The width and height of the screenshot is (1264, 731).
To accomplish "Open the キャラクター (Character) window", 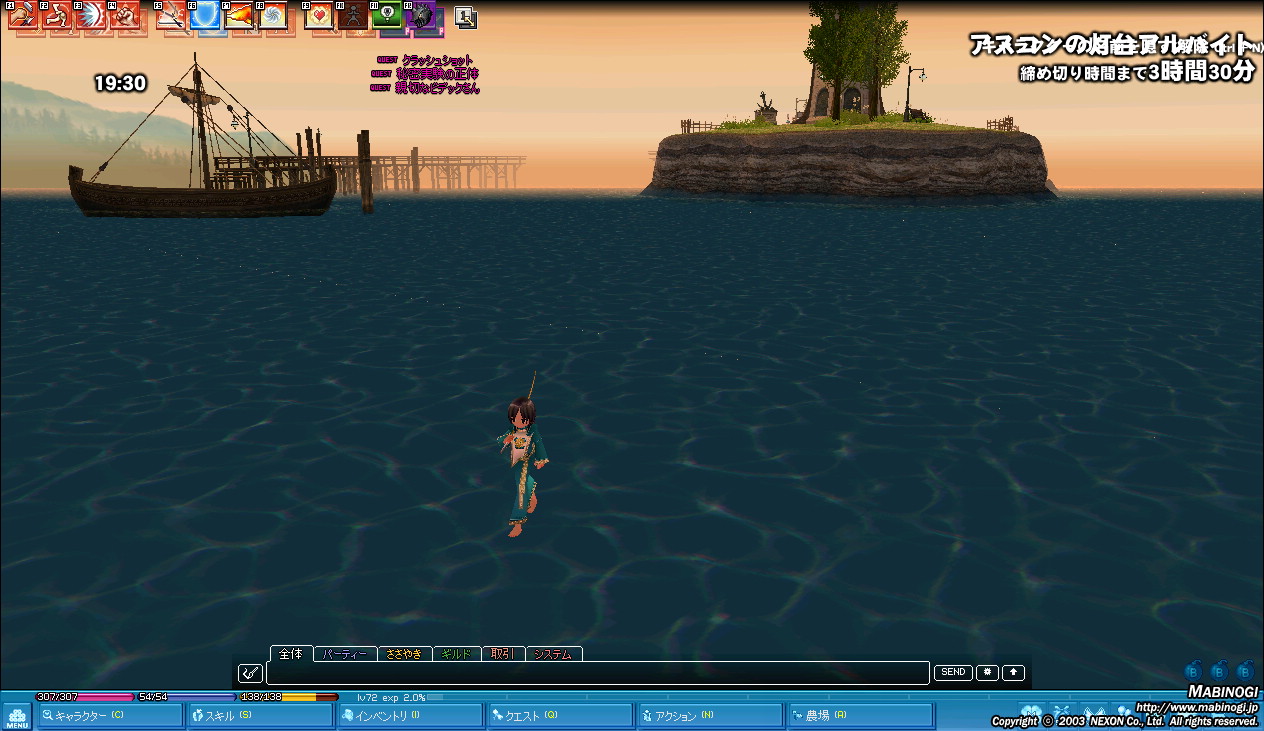I will click(110, 715).
